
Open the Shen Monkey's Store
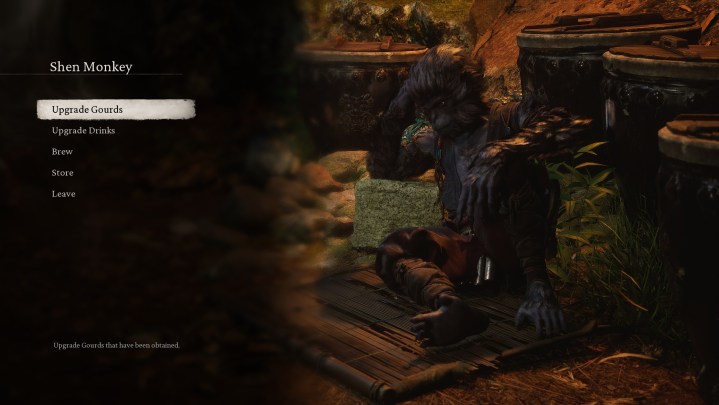62,173
